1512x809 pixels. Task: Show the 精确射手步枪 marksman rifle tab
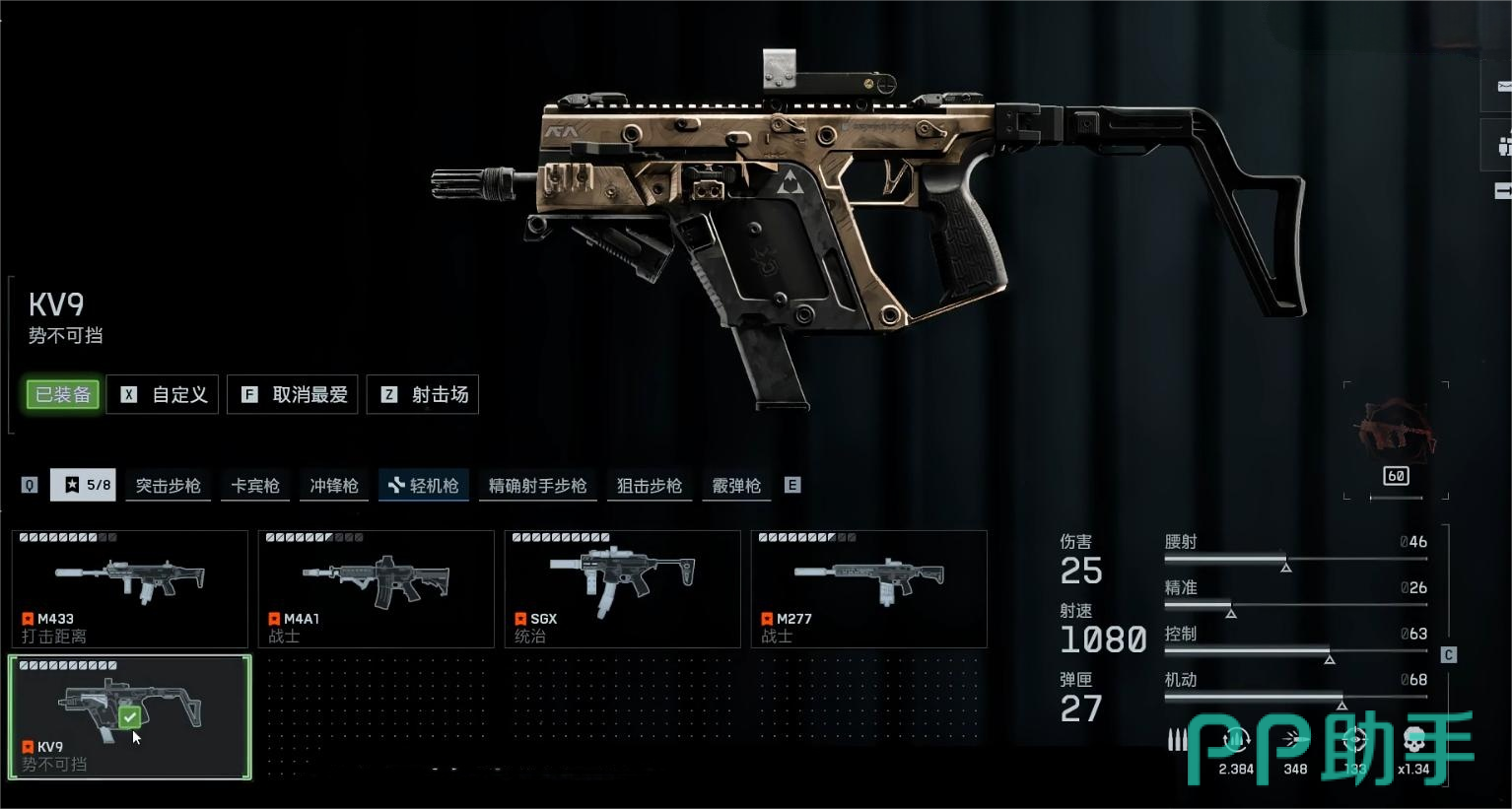pyautogui.click(x=537, y=486)
